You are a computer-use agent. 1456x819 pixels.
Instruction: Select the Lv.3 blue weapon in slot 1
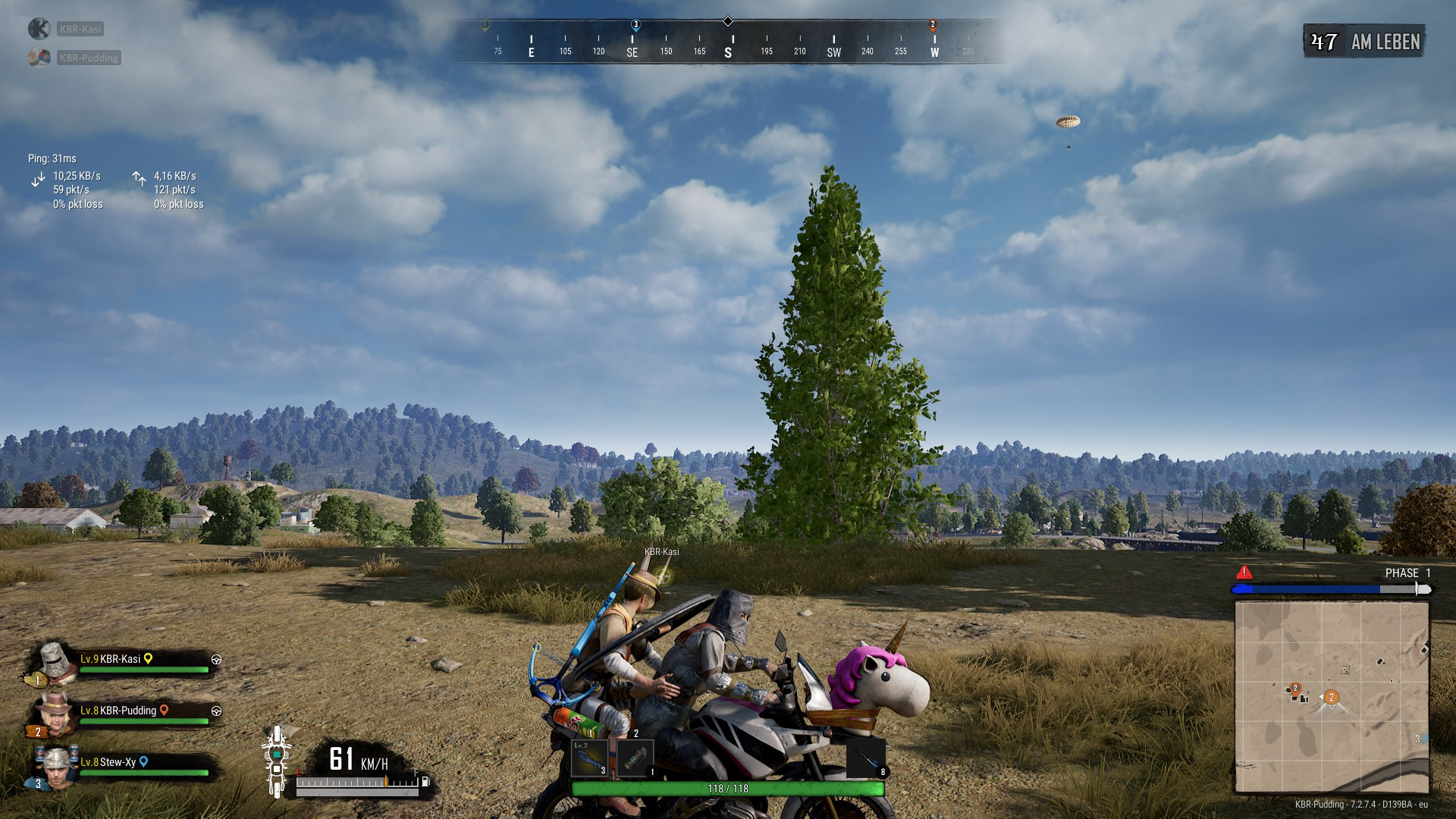[590, 758]
